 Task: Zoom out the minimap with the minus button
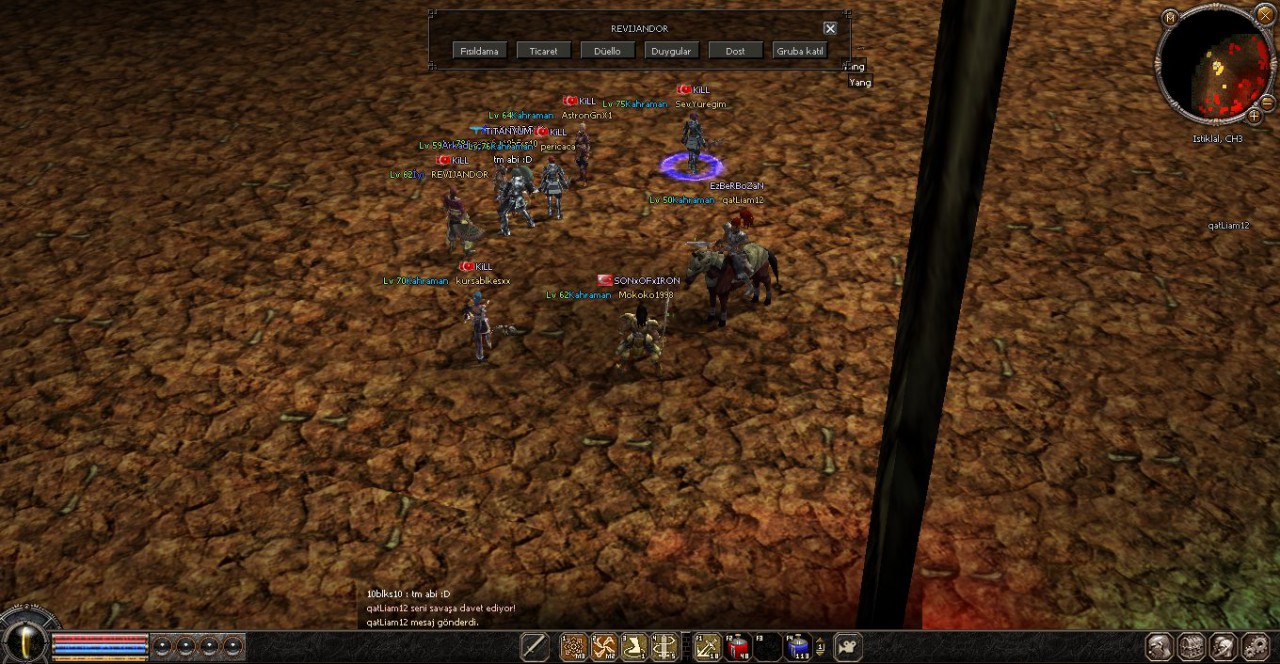pos(1267,102)
